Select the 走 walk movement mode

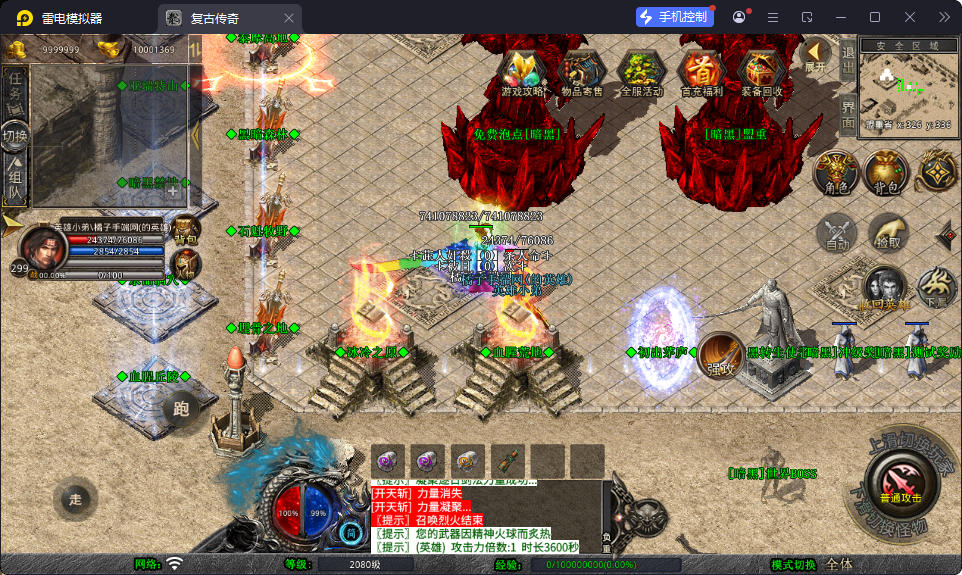click(75, 500)
